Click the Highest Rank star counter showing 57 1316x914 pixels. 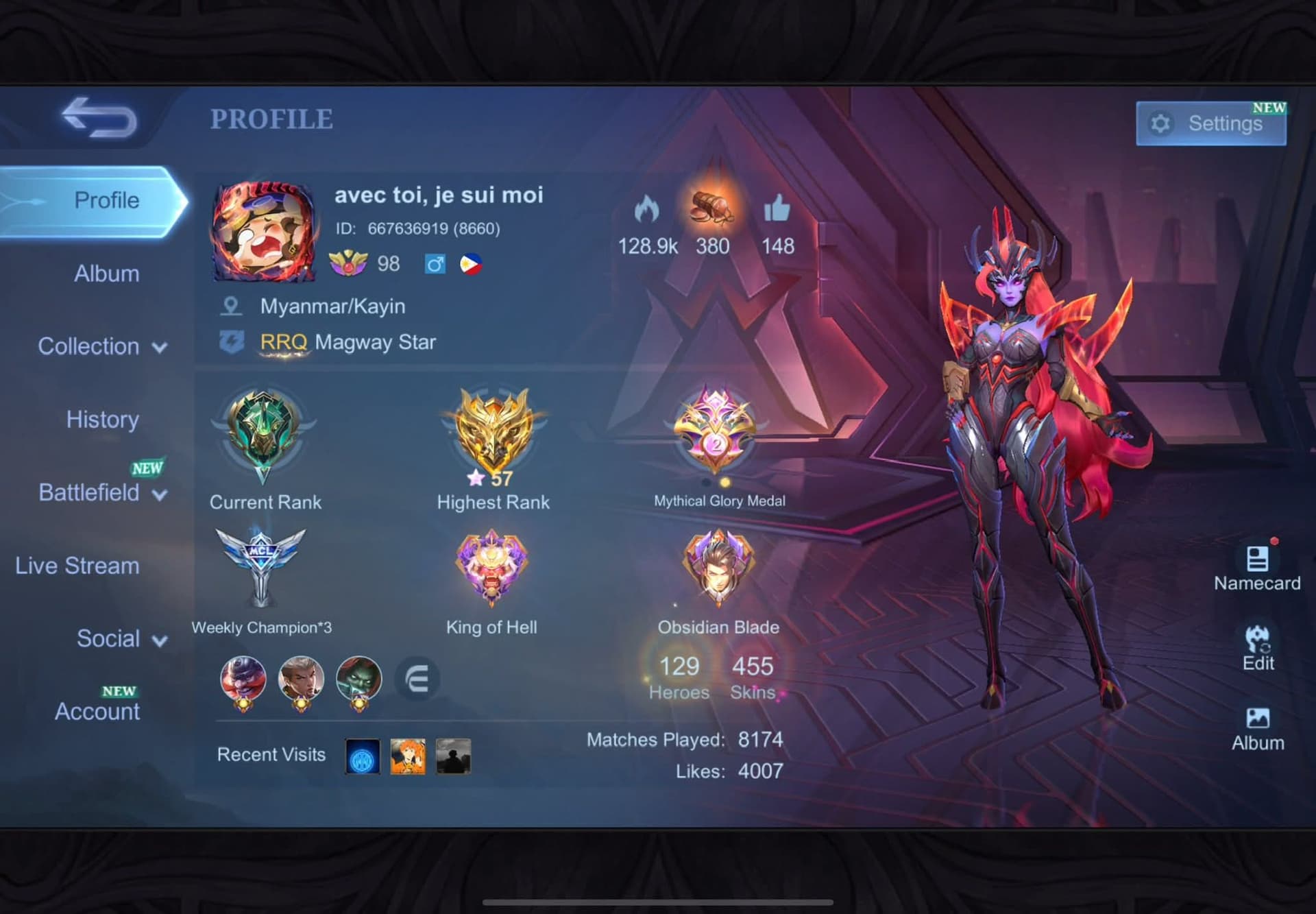coord(491,478)
